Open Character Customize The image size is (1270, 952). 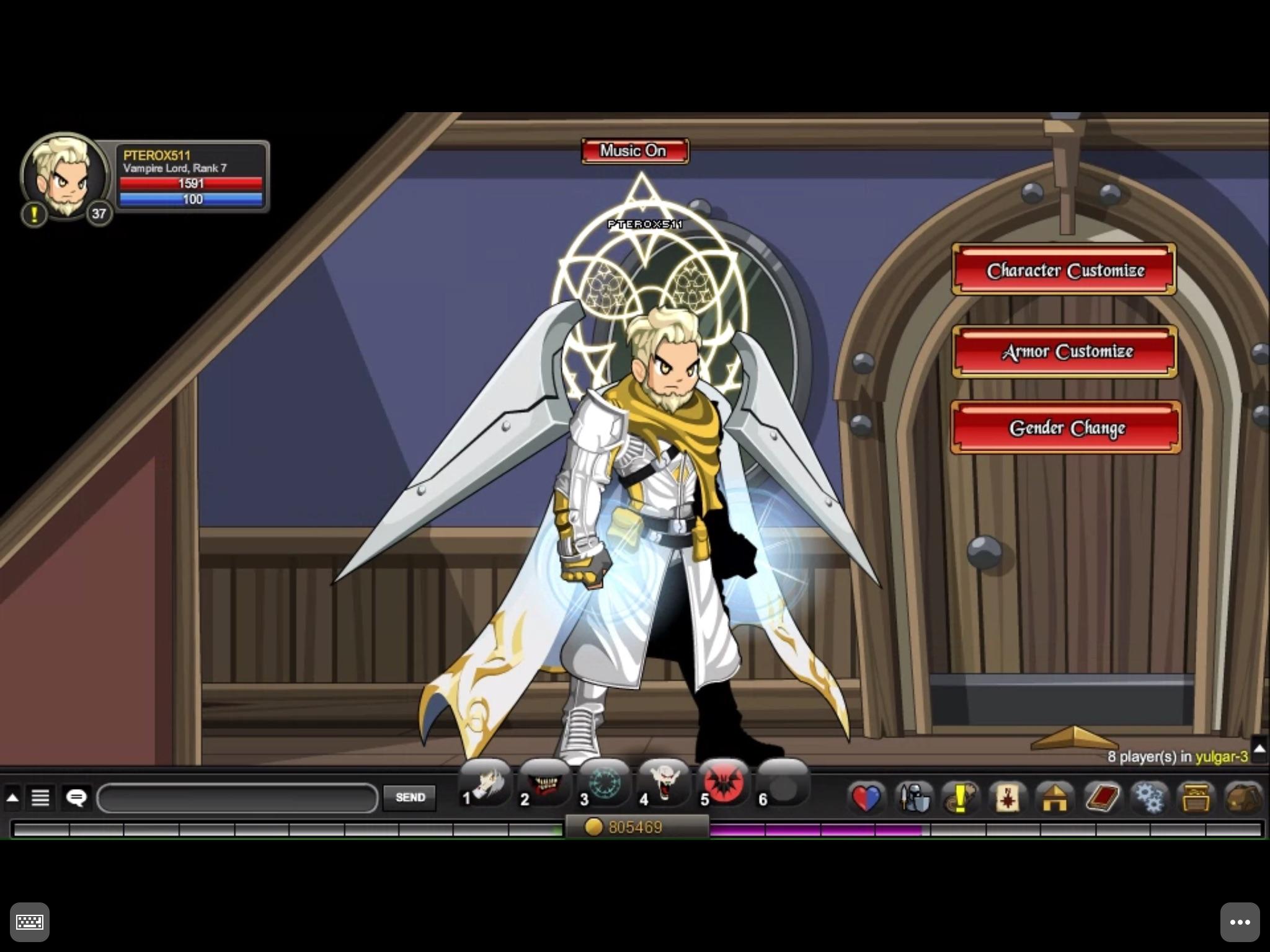1064,271
